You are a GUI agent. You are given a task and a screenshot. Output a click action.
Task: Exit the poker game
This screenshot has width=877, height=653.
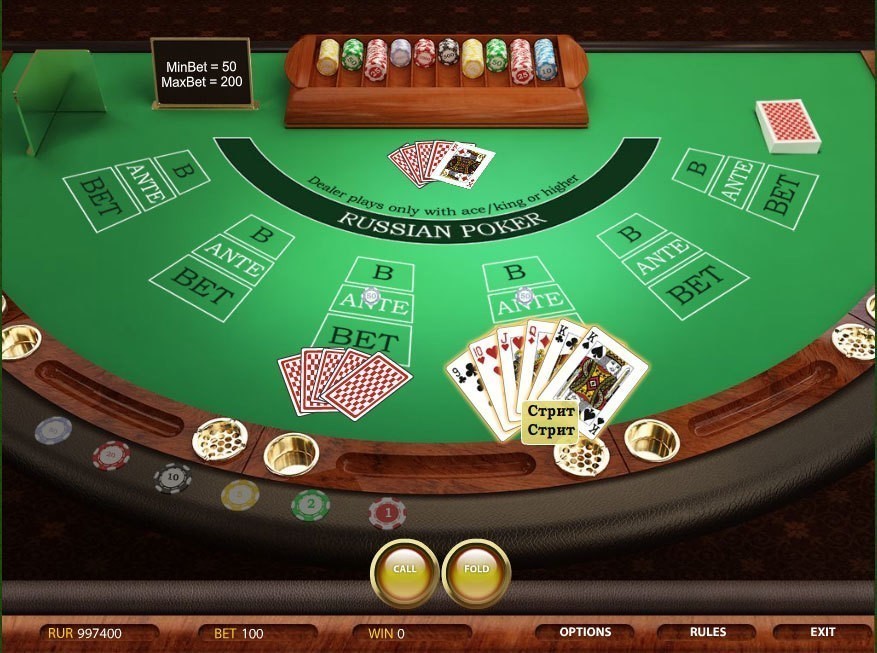(823, 632)
